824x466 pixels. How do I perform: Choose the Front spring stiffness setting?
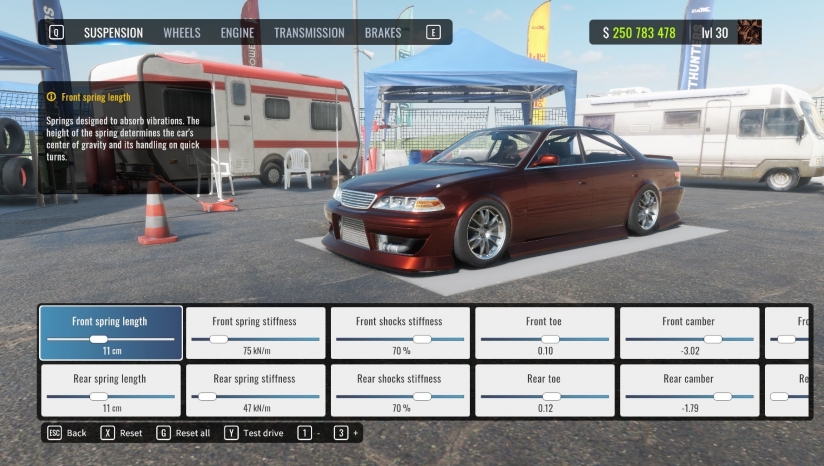tap(256, 333)
